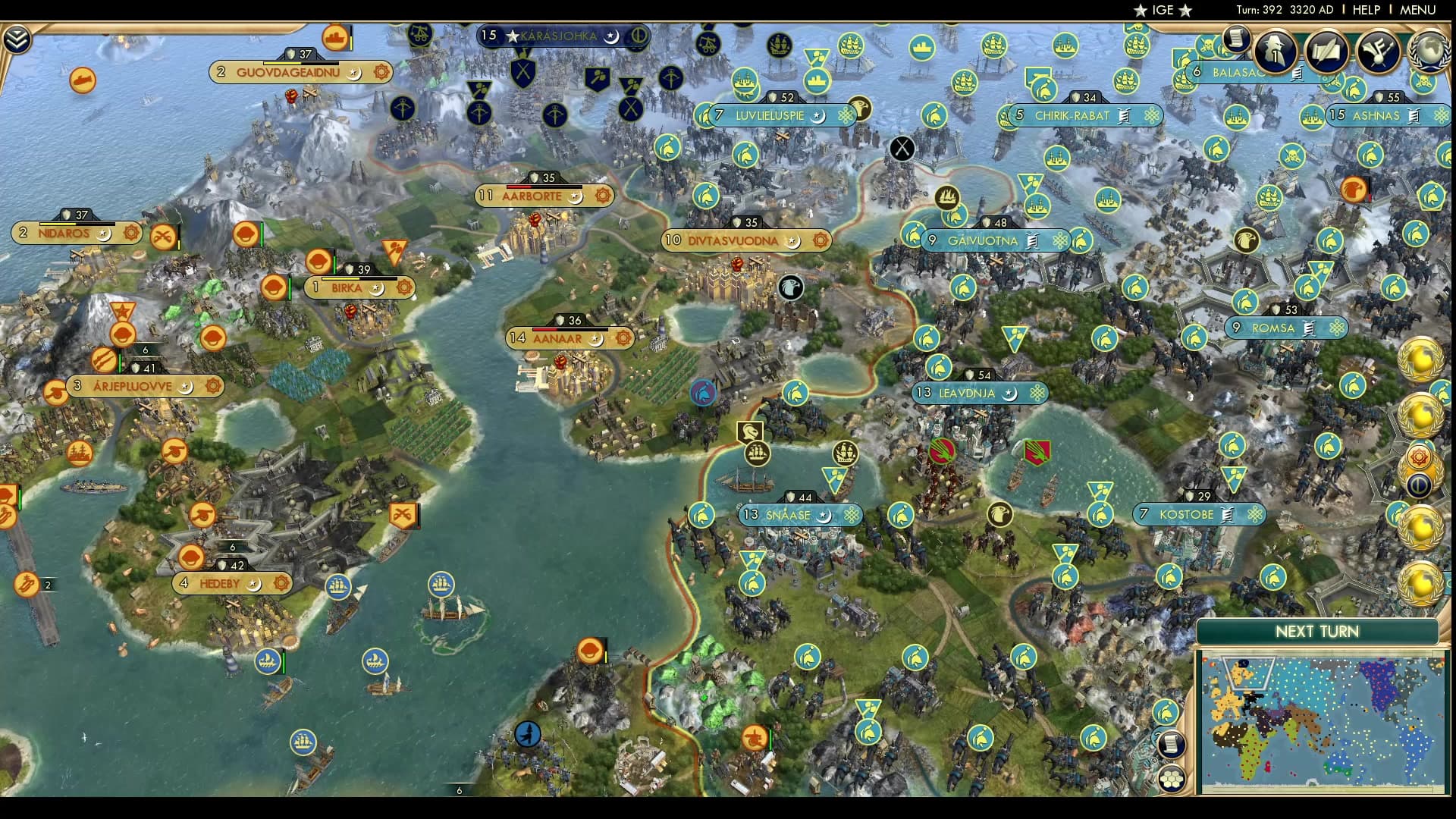1456x819 pixels.
Task: Switch to Strategic View with the hexagon icon
Action: click(x=1172, y=779)
